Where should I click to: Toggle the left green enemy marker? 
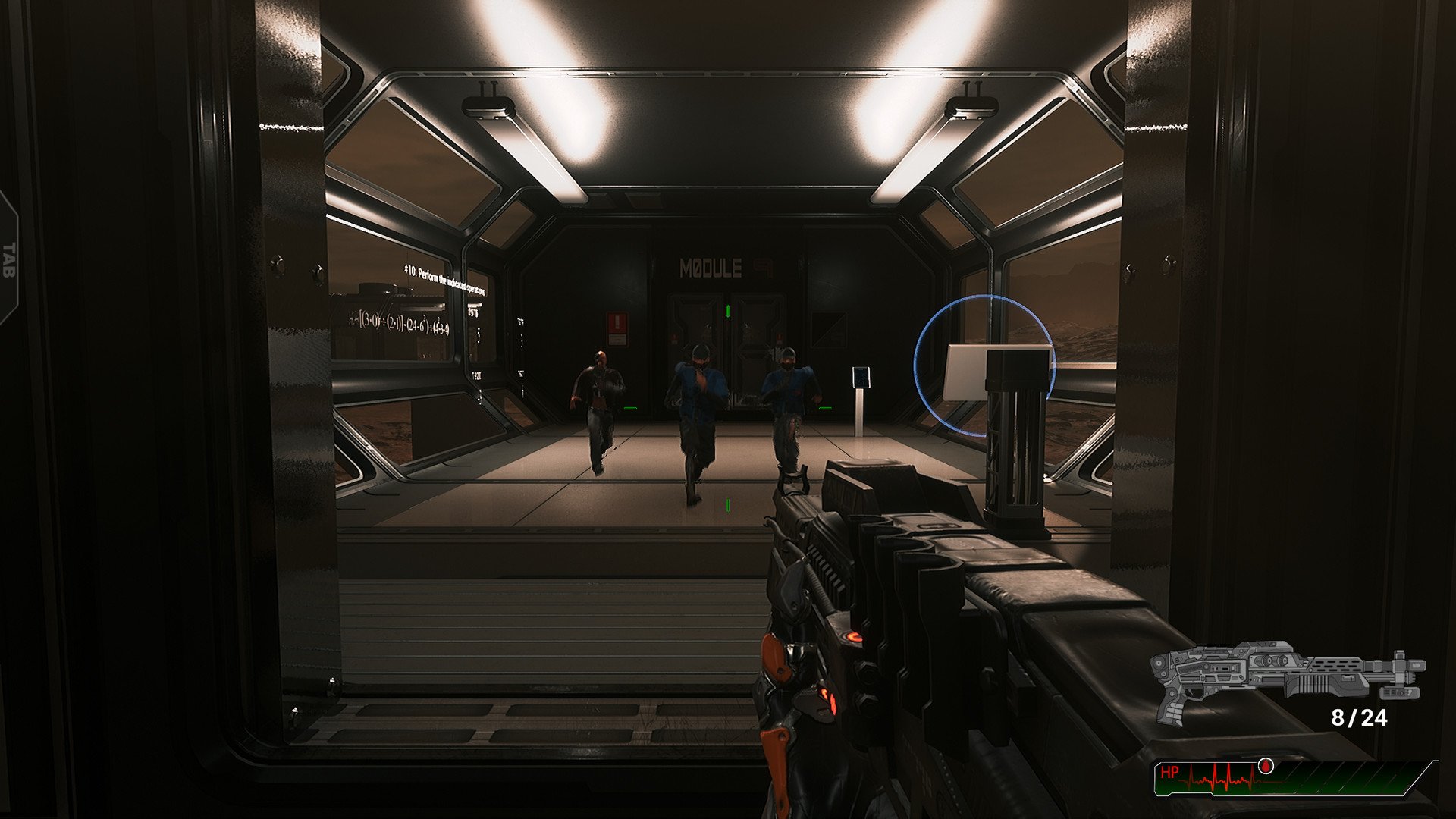click(x=631, y=408)
